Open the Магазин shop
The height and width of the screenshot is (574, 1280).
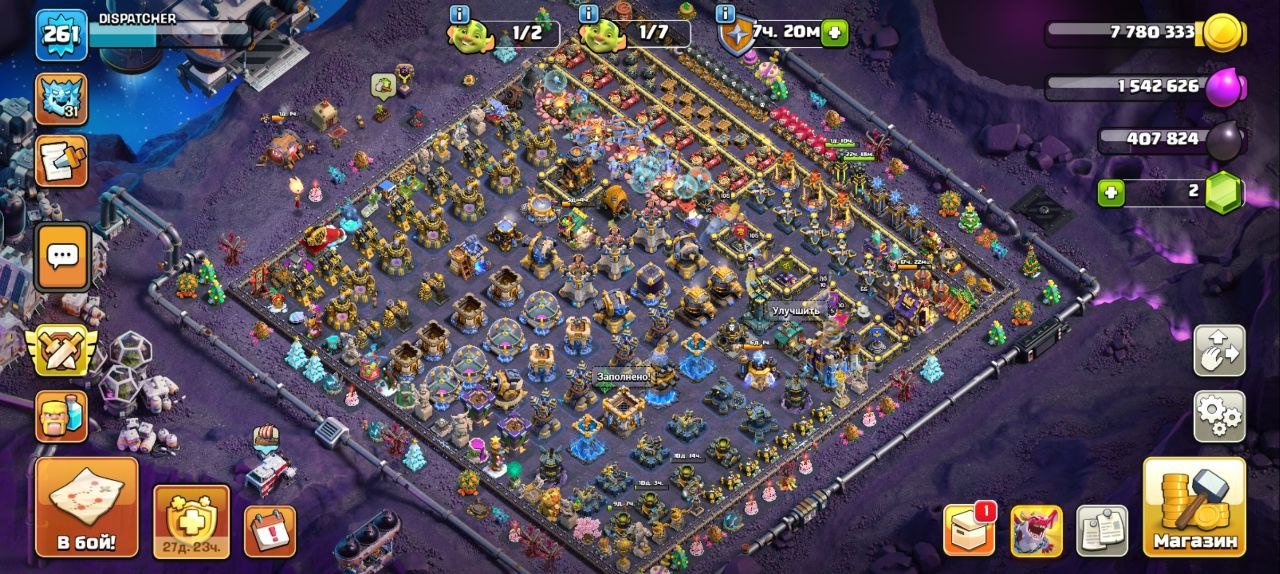(1194, 508)
